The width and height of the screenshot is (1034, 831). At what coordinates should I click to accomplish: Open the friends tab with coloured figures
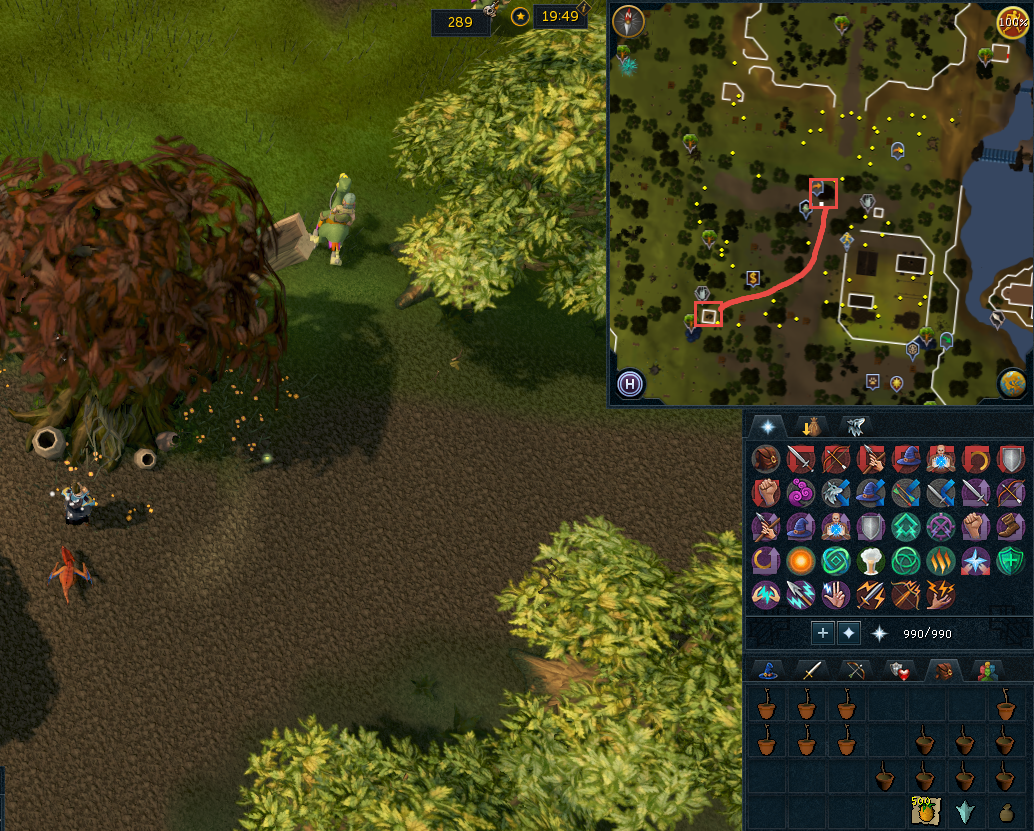click(988, 671)
